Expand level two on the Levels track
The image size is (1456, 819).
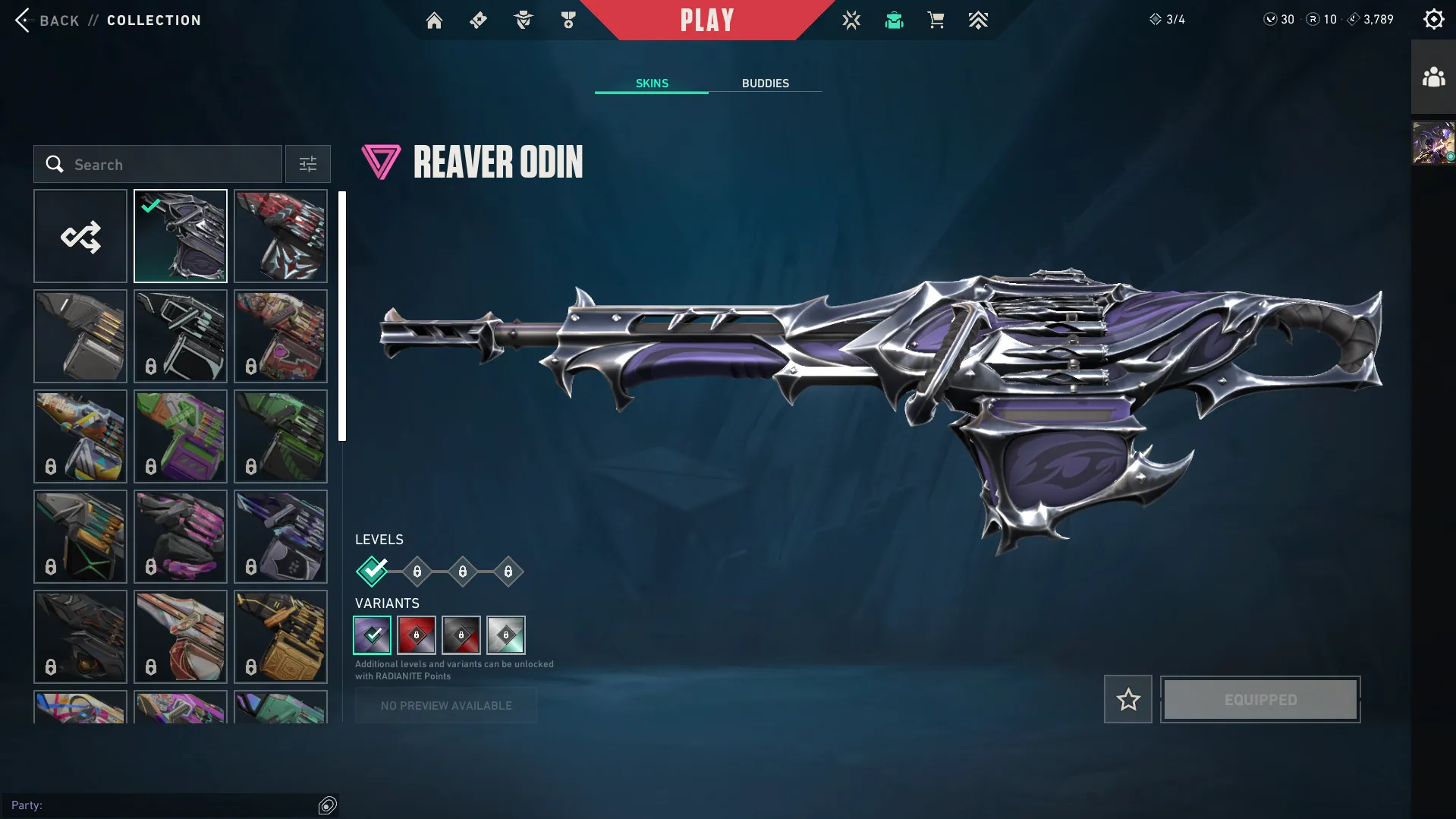[417, 572]
